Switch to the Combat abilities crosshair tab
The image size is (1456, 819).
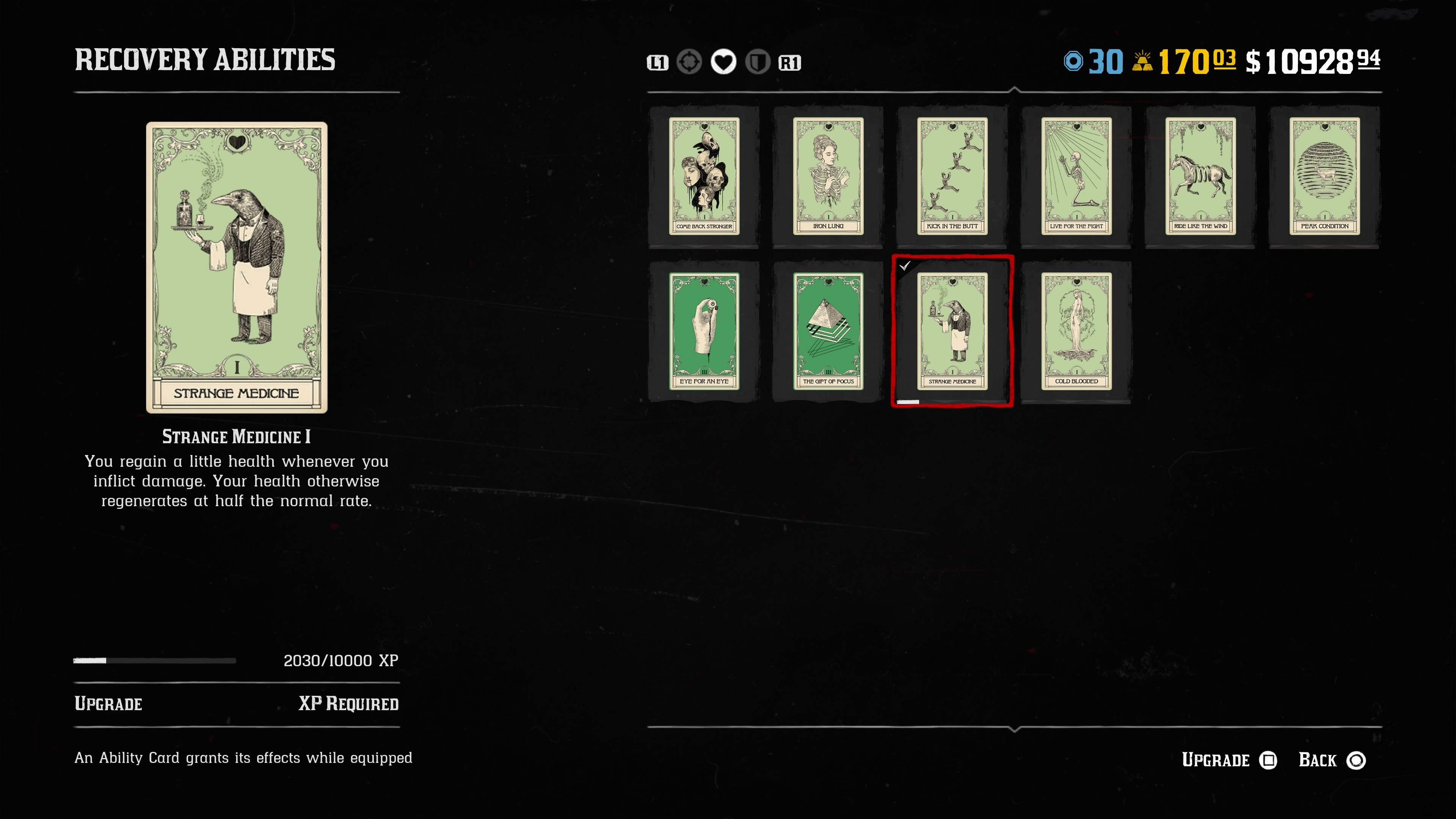[x=689, y=62]
